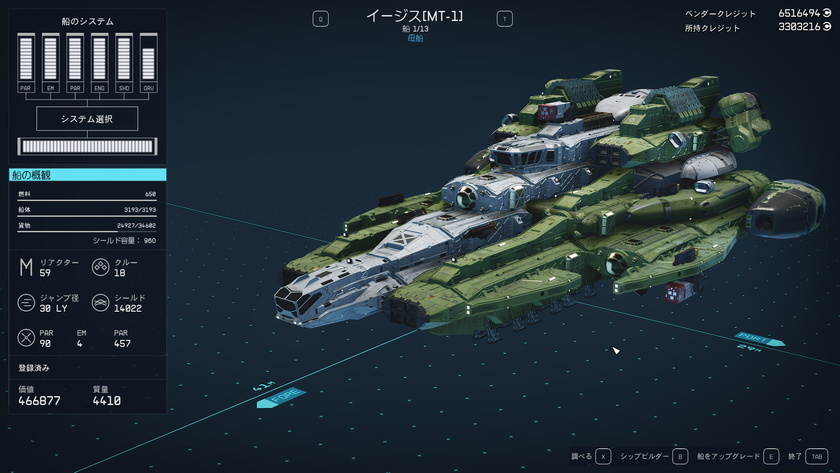840x473 pixels.
Task: Select the 船の概観 overview header
Action: tap(88, 175)
